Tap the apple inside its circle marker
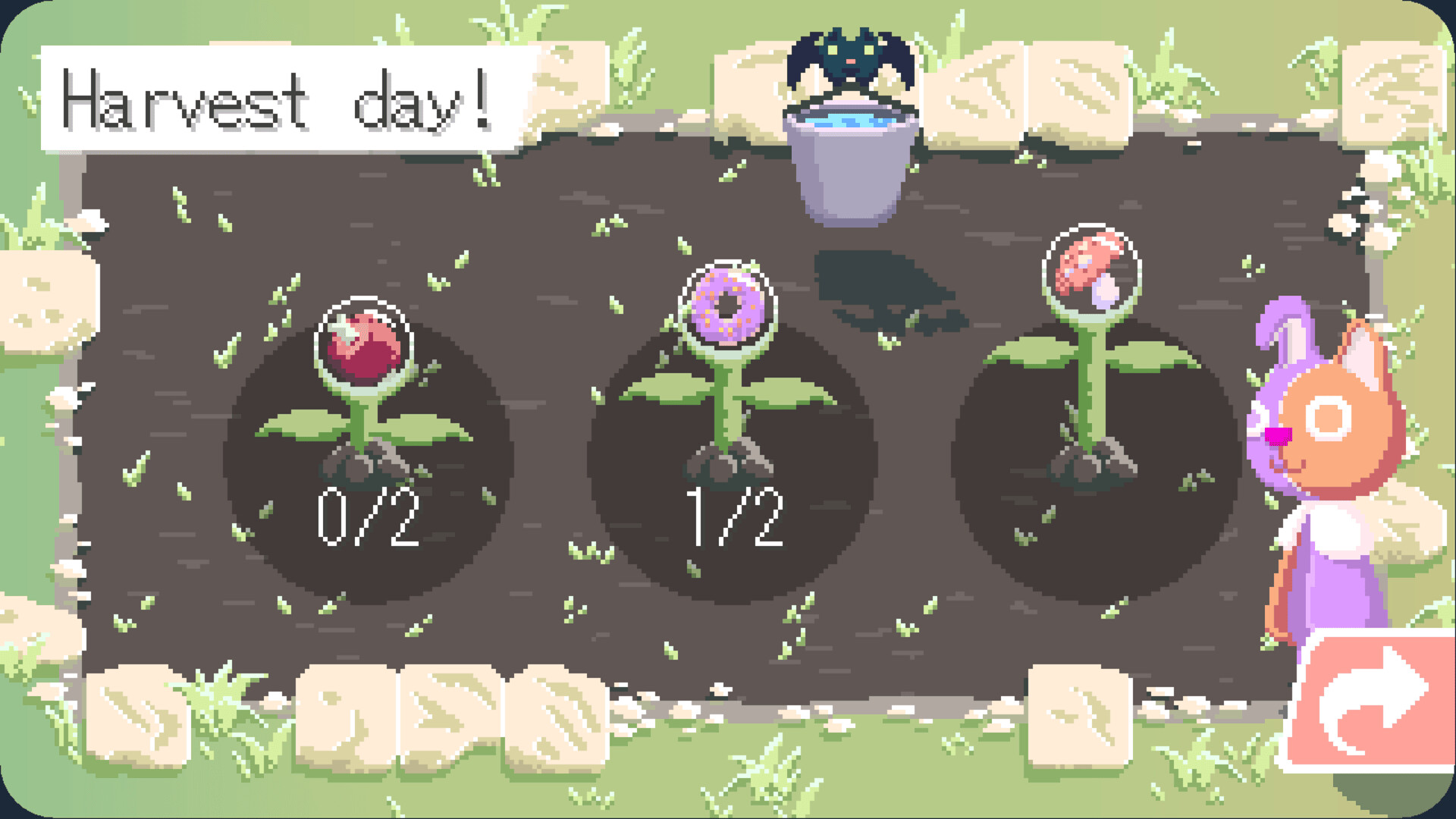The height and width of the screenshot is (819, 1456). (x=369, y=341)
